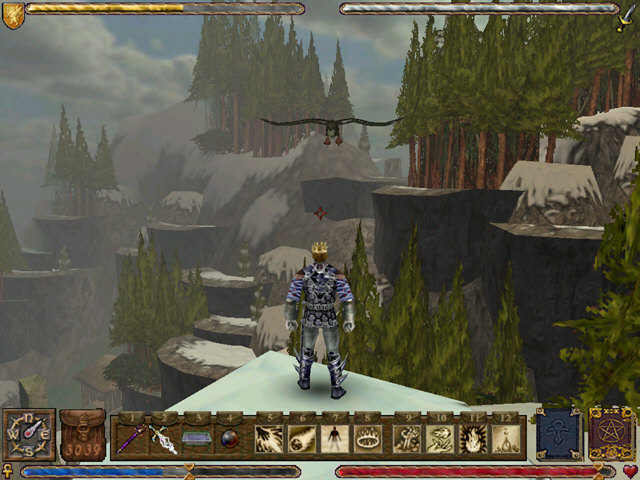The image size is (640, 480).
Task: Cast the ring of fire spell in slot 8
Action: (x=370, y=438)
